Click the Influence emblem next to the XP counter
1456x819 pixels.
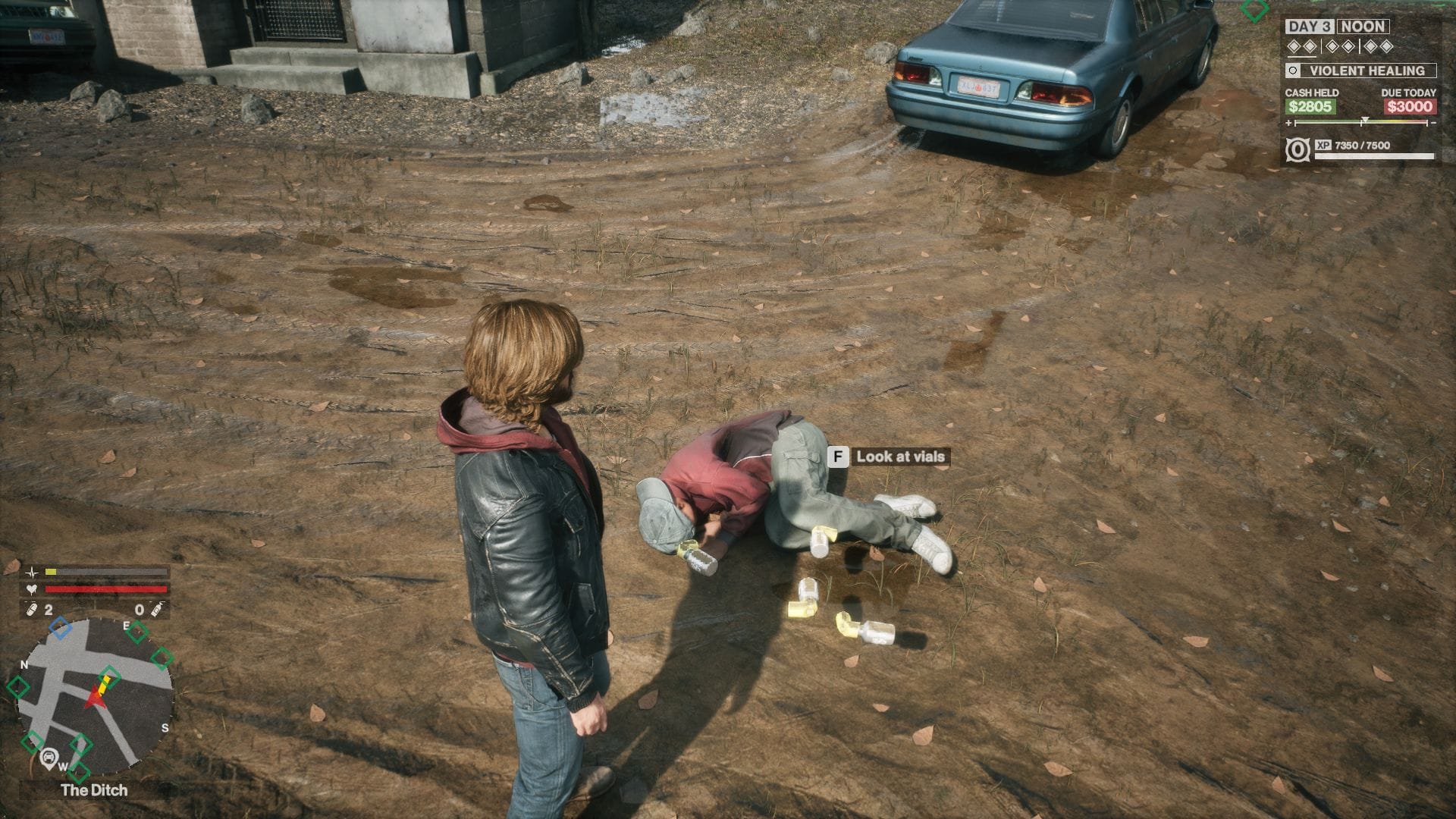tap(1298, 149)
